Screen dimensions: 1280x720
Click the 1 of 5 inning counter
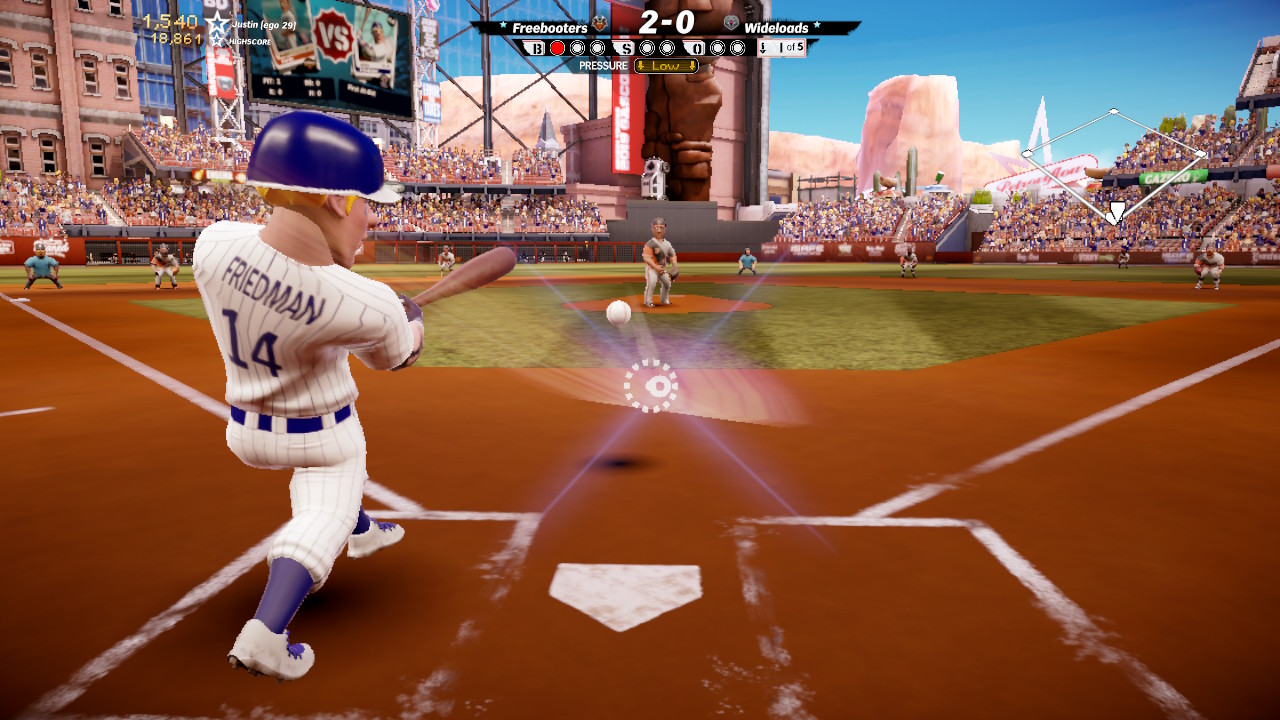coord(789,47)
